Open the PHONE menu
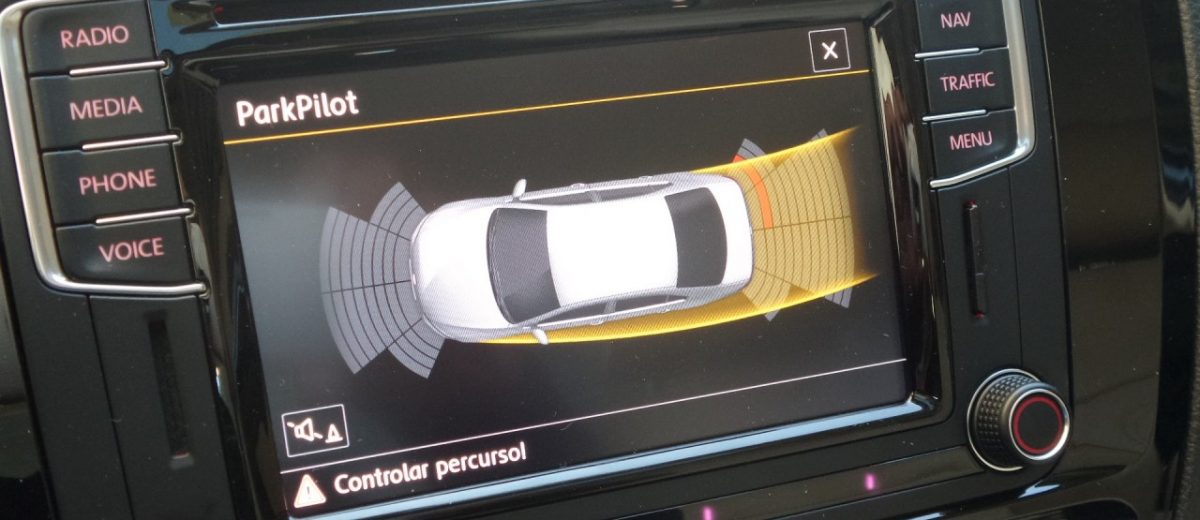 118,181
